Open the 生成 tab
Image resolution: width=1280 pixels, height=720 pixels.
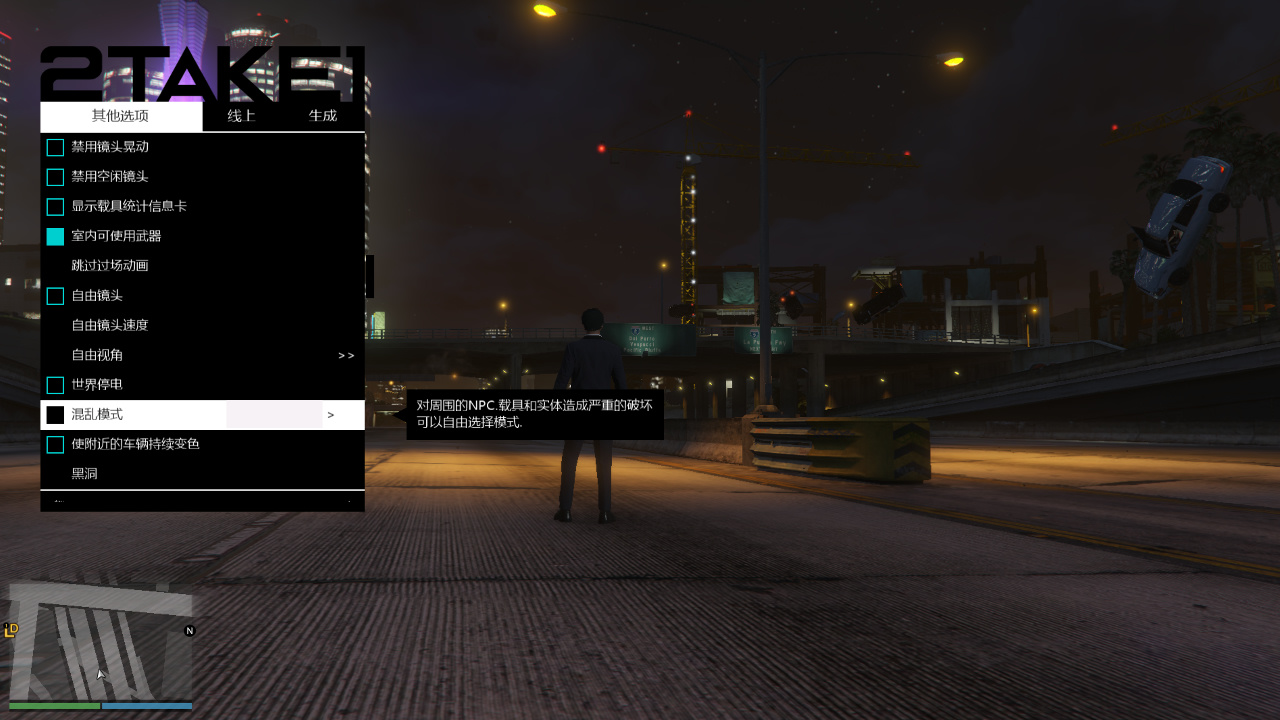(x=323, y=116)
